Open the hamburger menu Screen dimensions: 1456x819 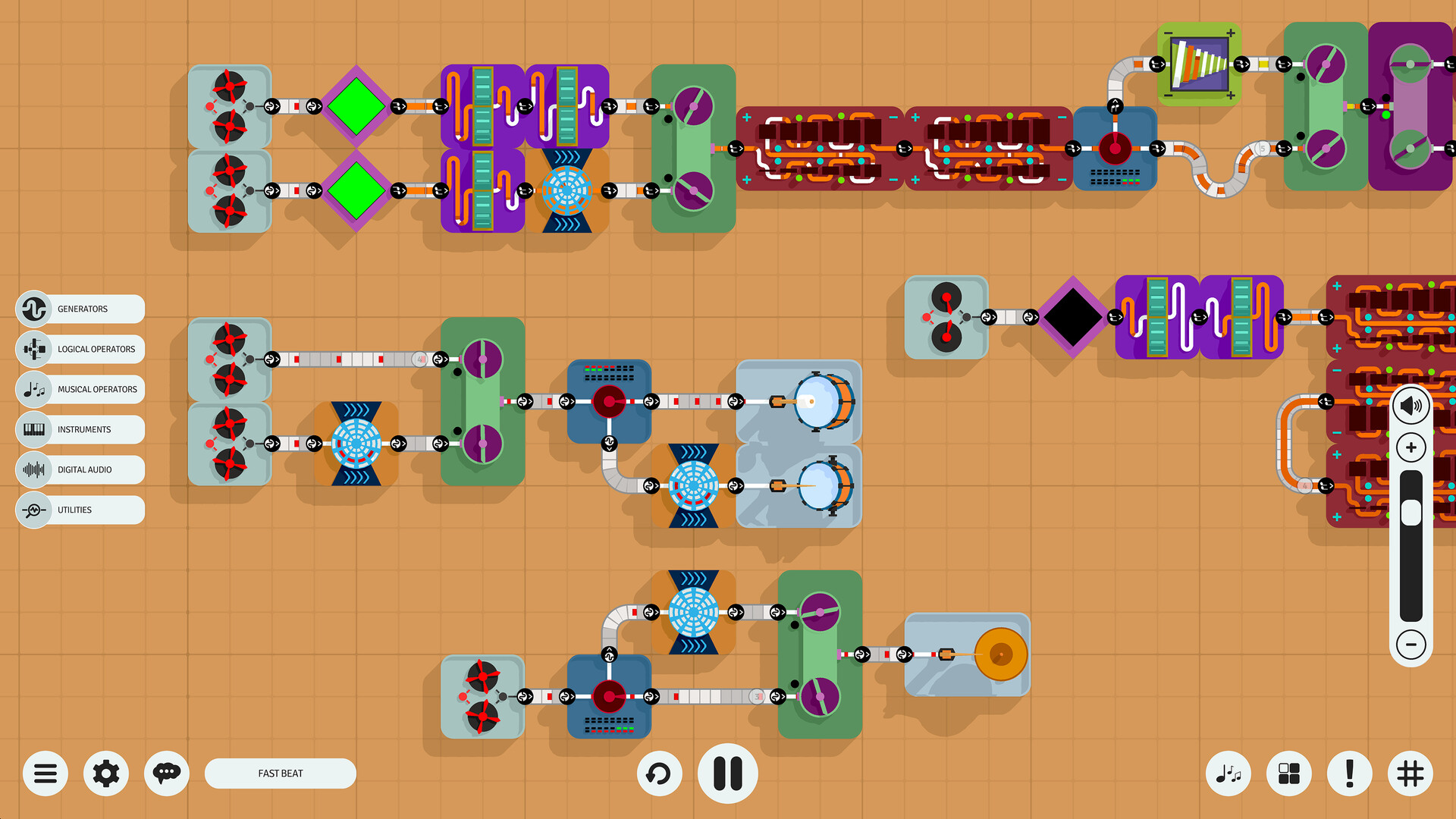(45, 773)
